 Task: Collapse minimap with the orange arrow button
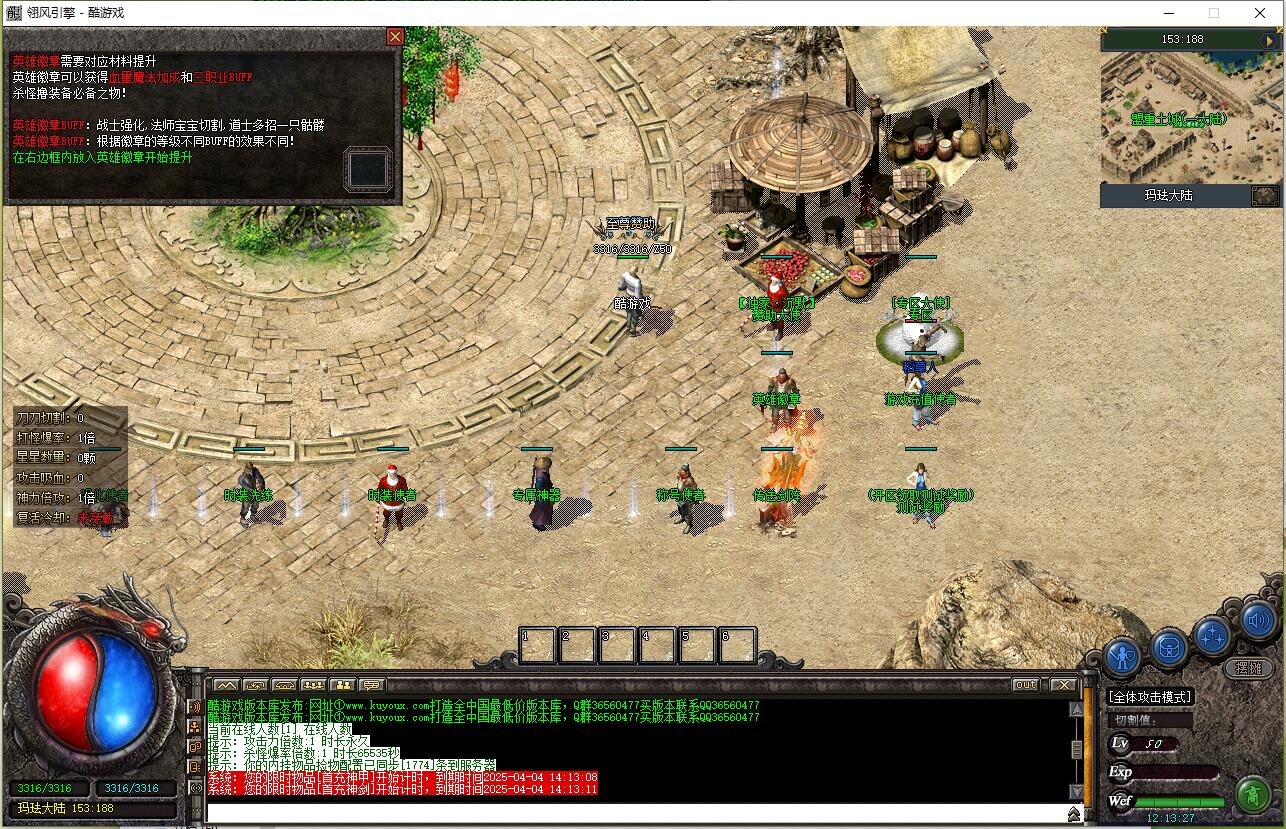(x=1270, y=40)
